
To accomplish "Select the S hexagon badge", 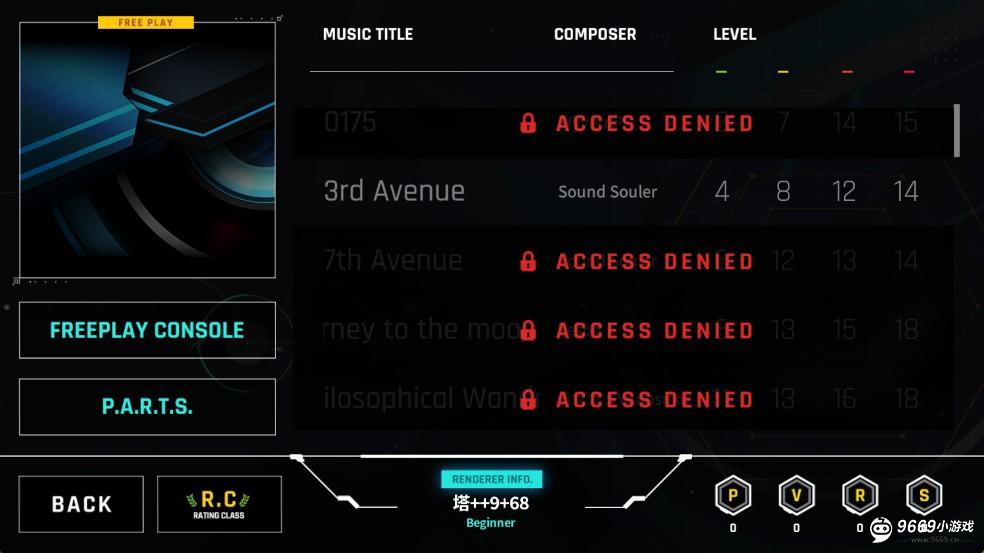I will (924, 496).
